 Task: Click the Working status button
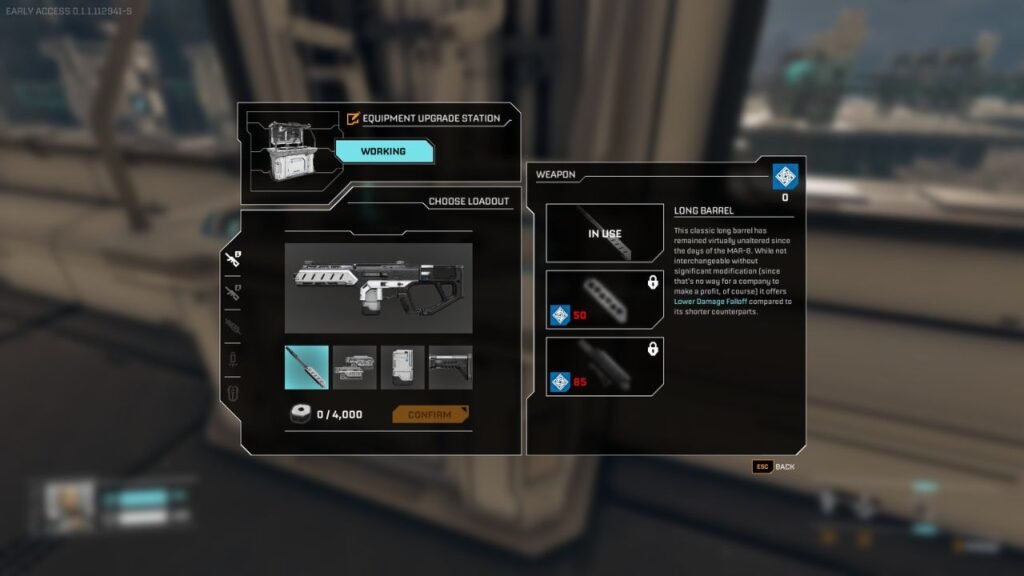(384, 152)
